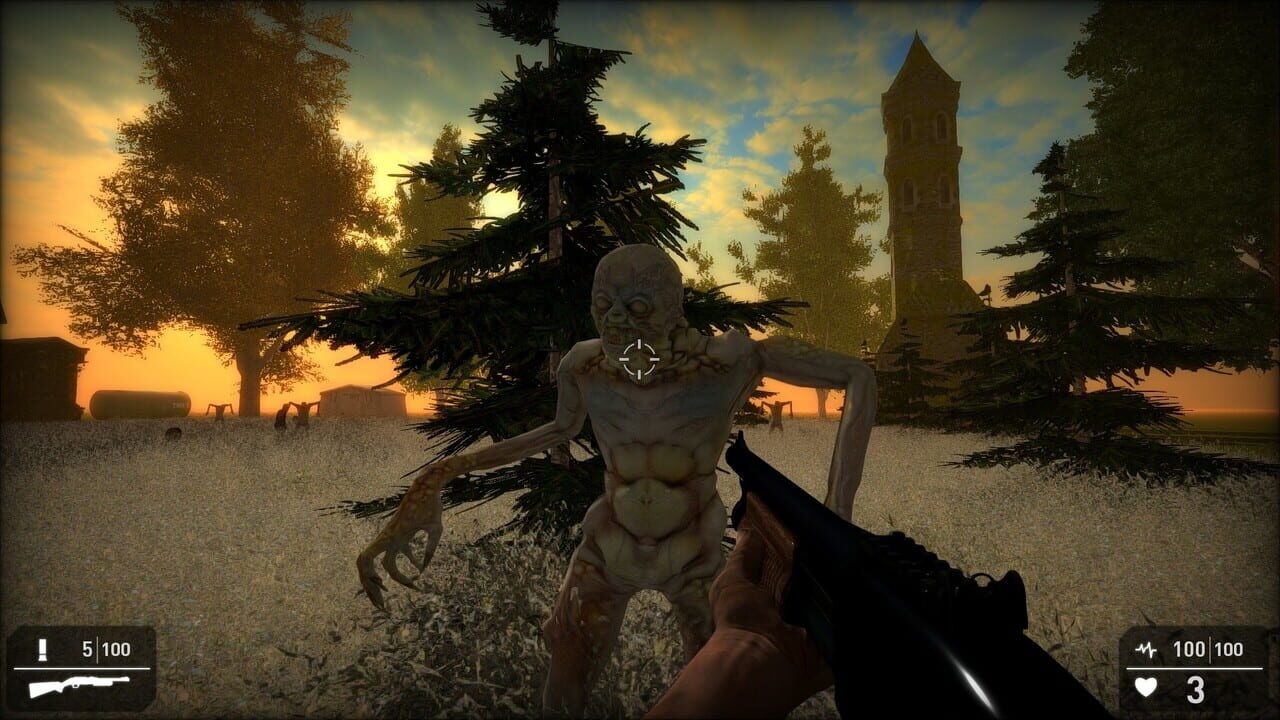Click the crosshair reticle at screen center
The height and width of the screenshot is (720, 1280).
[x=640, y=360]
